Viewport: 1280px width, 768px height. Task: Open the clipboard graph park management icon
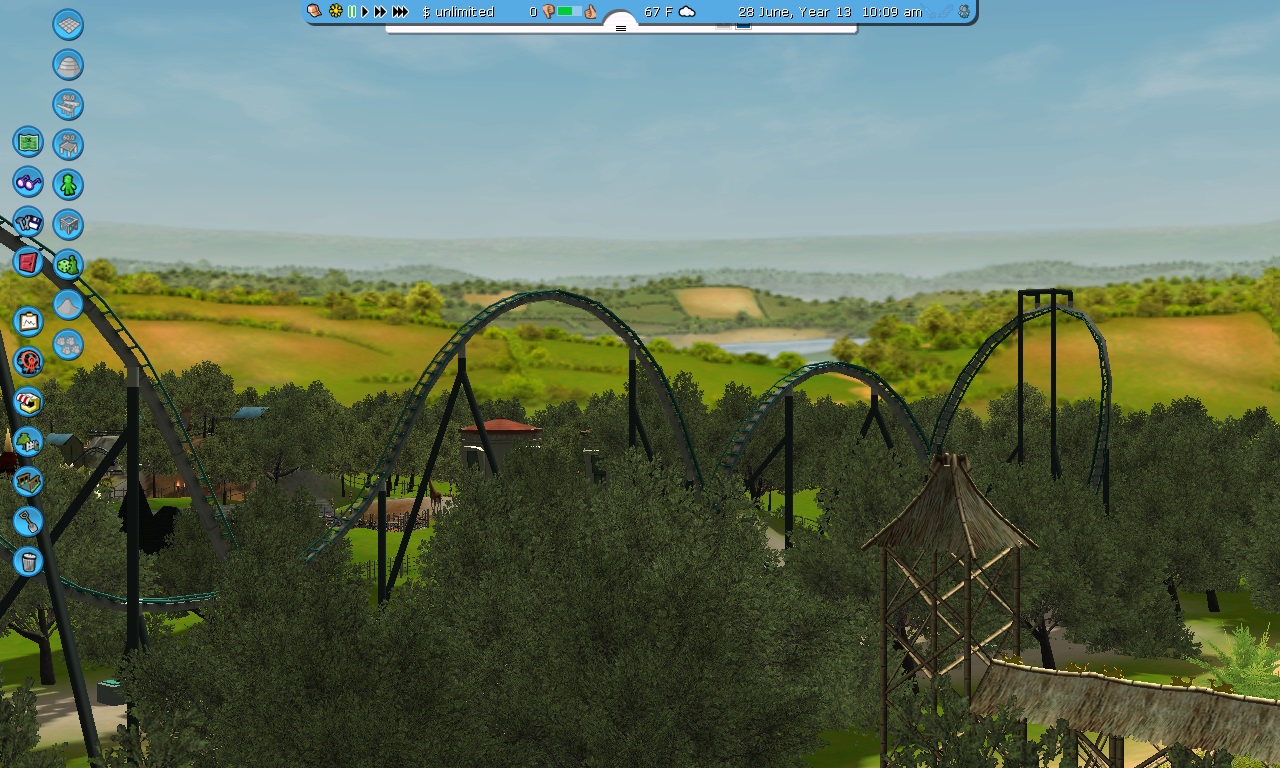pos(28,321)
